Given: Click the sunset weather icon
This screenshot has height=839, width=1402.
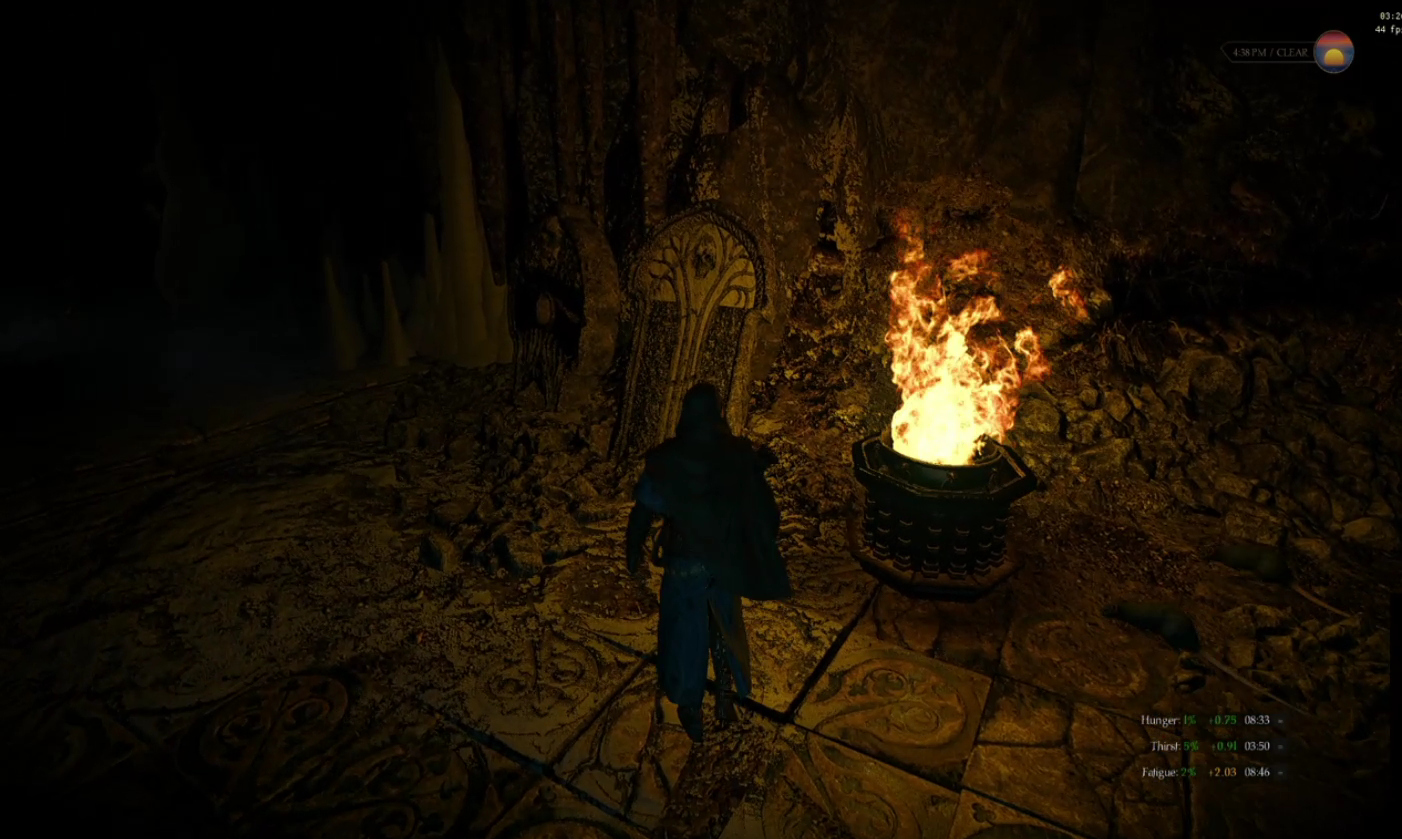Looking at the screenshot, I should [x=1333, y=52].
